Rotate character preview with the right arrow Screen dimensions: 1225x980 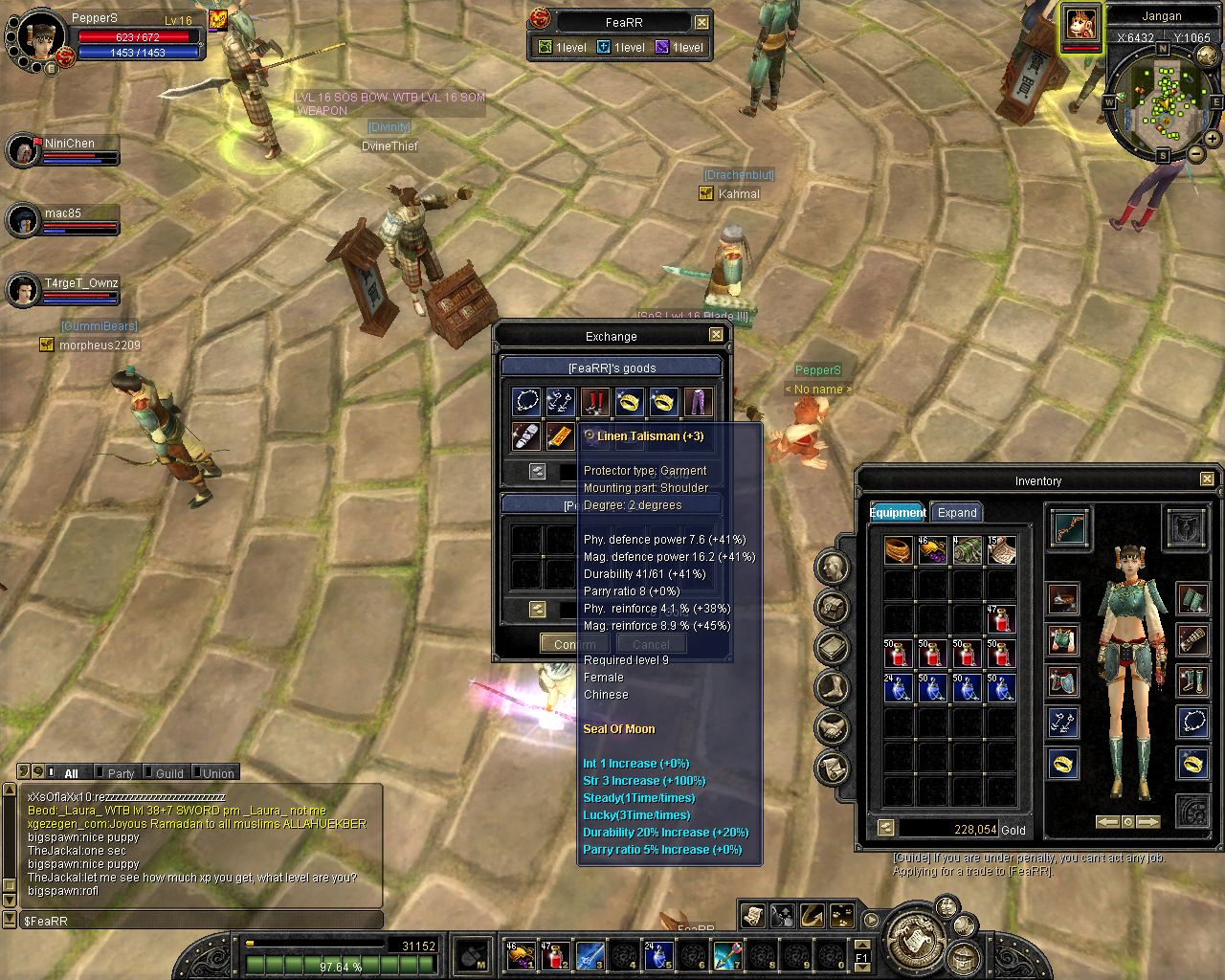pyautogui.click(x=1147, y=822)
